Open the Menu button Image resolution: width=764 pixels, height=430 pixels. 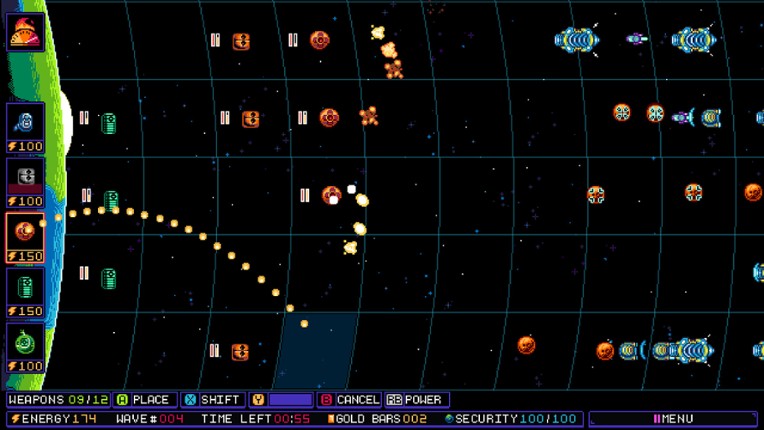672,418
